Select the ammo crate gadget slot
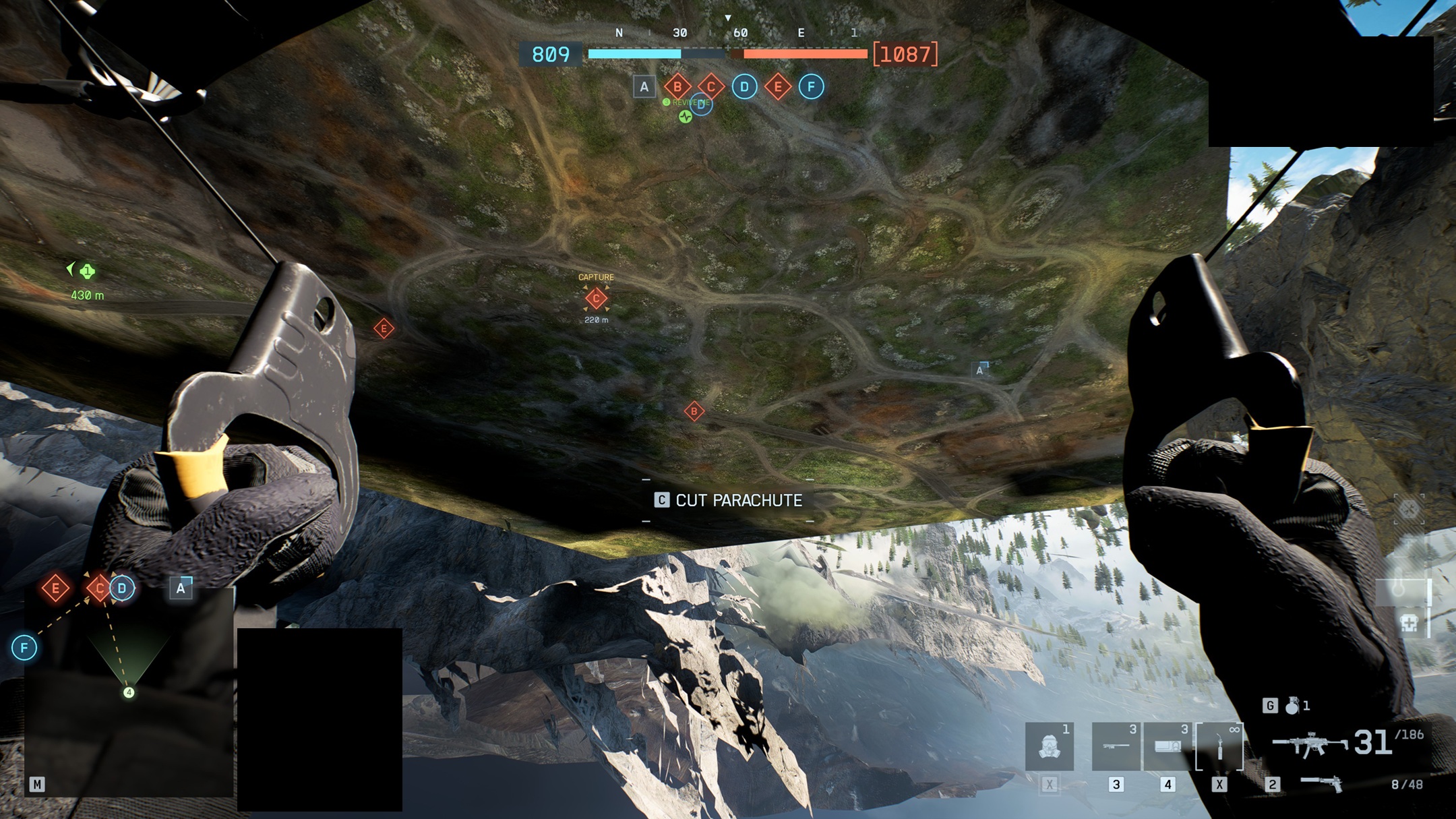 (1167, 747)
